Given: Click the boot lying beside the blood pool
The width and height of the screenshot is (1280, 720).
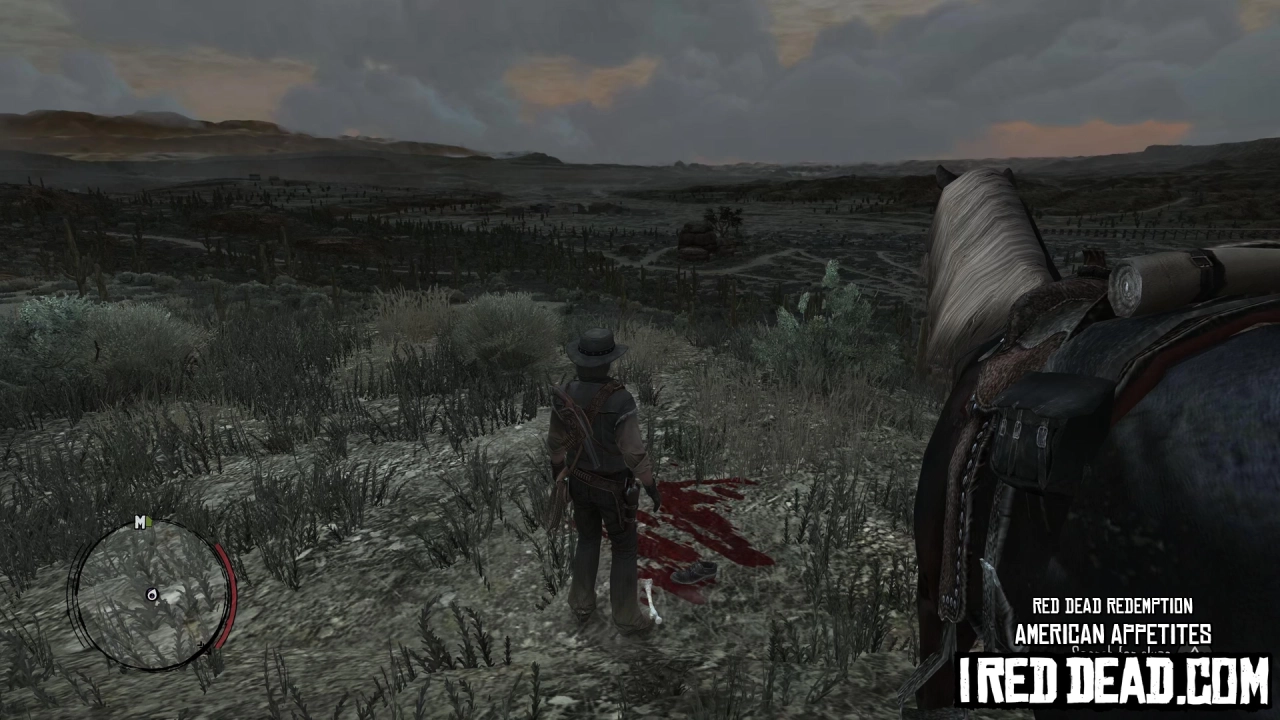Looking at the screenshot, I should [694, 571].
